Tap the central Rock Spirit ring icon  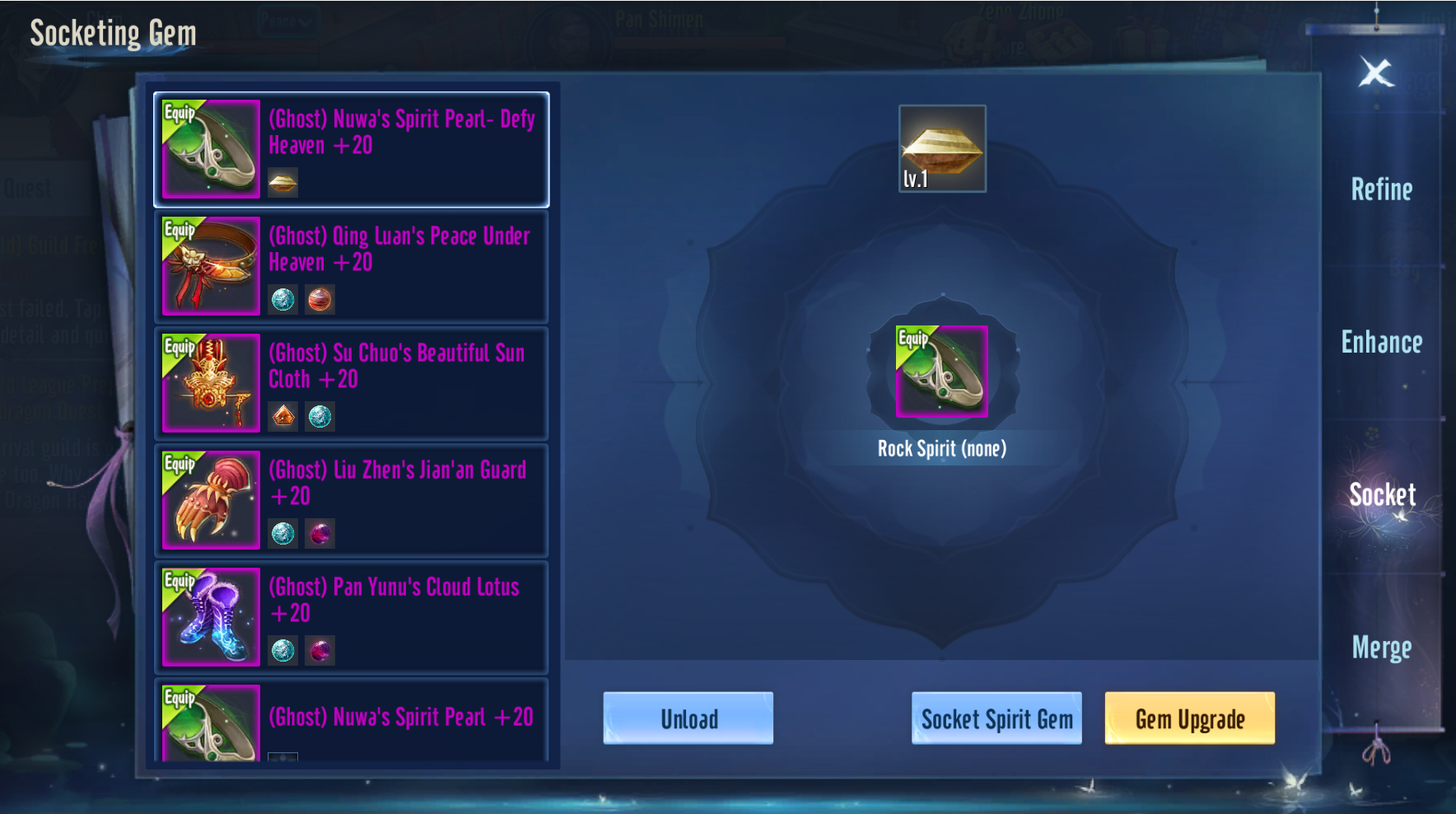click(x=942, y=372)
